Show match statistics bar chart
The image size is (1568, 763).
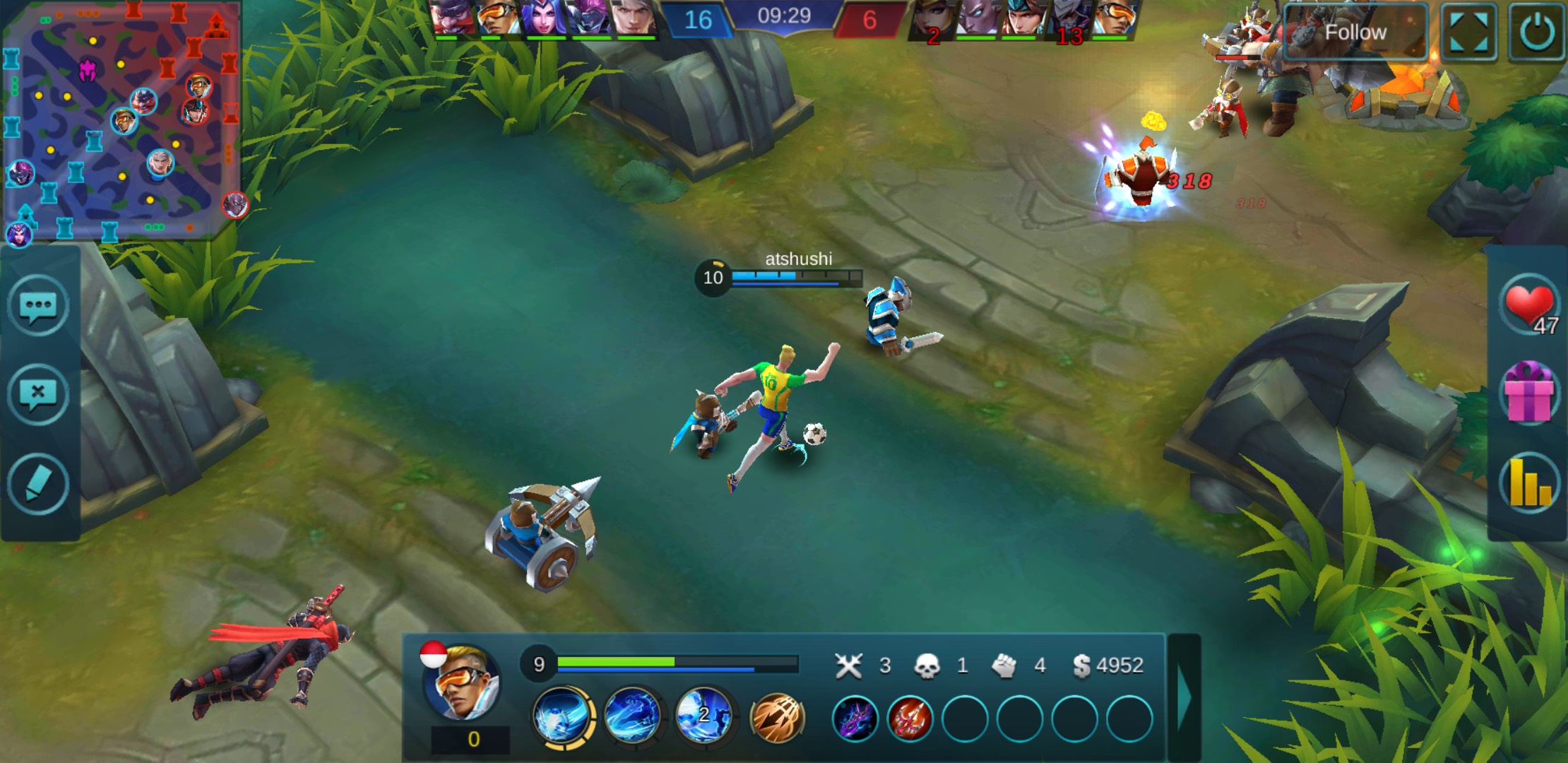(x=1528, y=483)
